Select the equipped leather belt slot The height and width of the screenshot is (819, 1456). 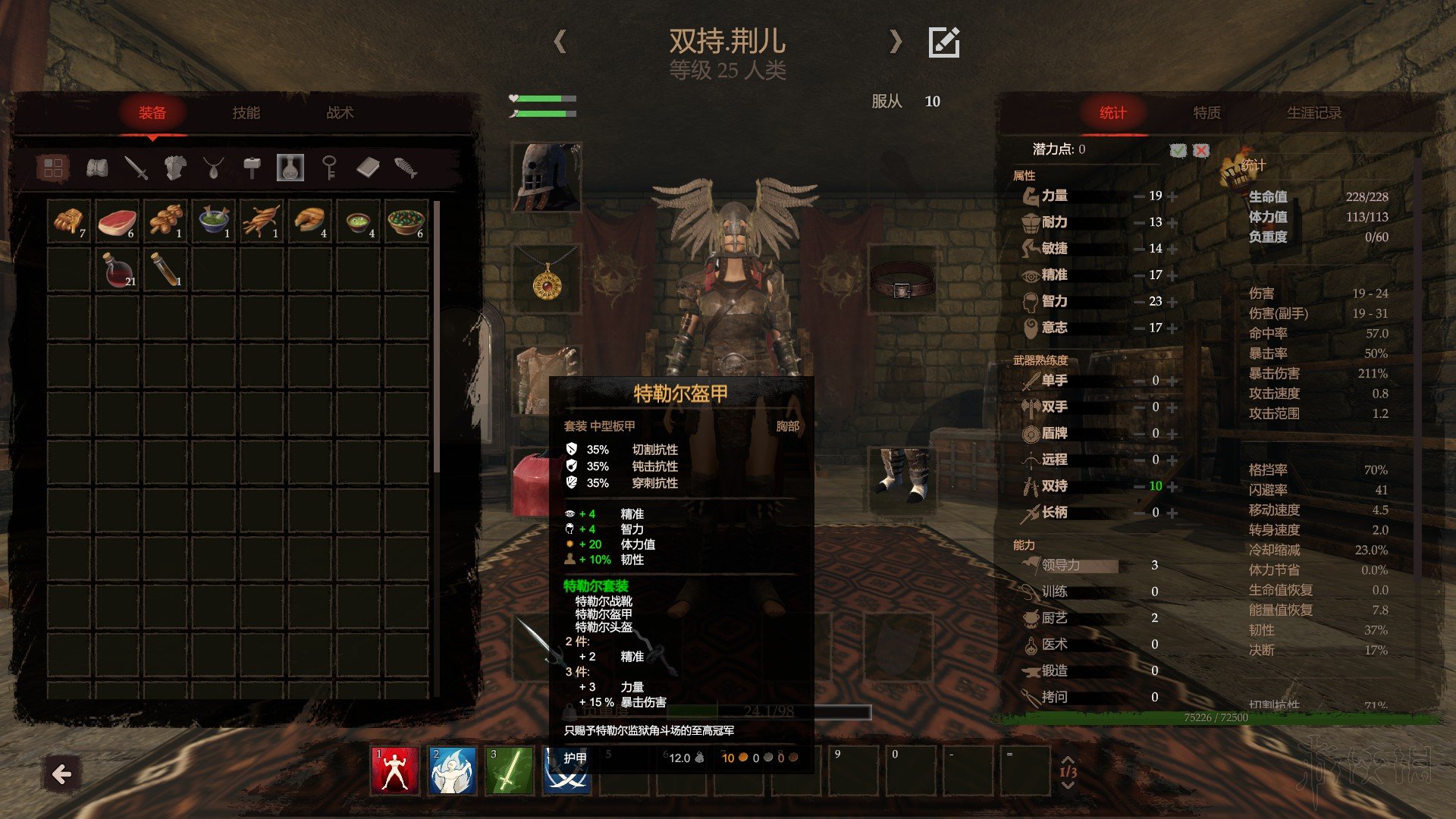[901, 279]
